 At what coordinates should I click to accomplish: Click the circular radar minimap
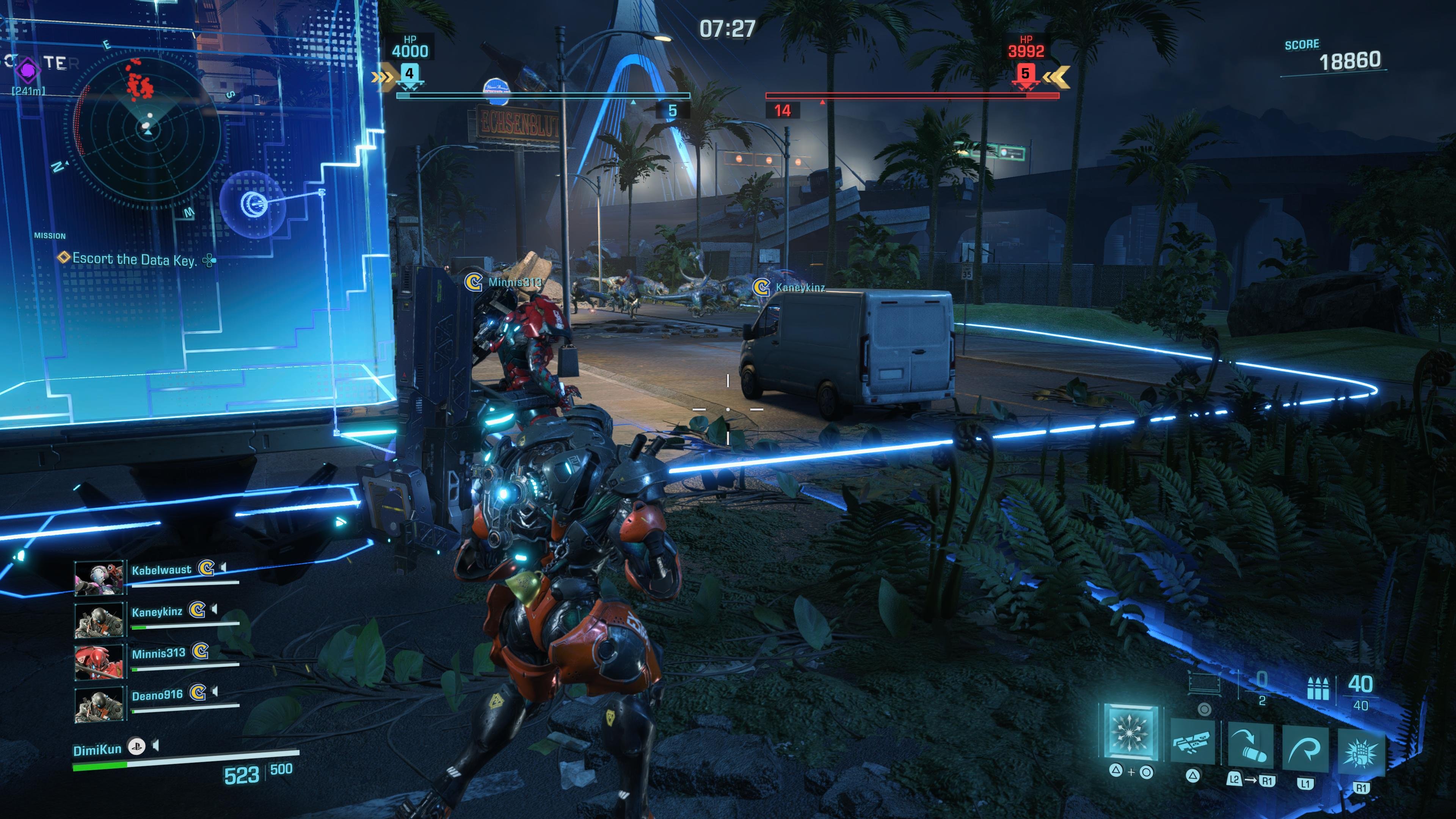coord(147,129)
